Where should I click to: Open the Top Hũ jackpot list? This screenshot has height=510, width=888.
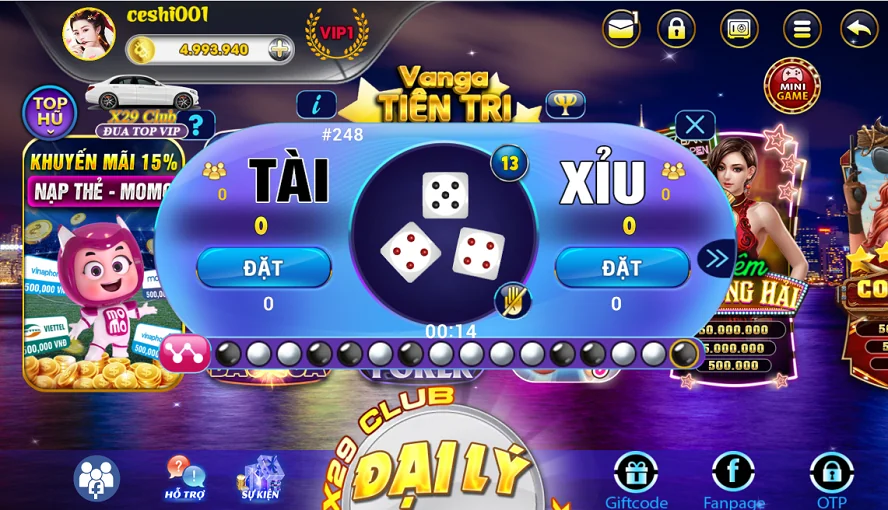(49, 111)
